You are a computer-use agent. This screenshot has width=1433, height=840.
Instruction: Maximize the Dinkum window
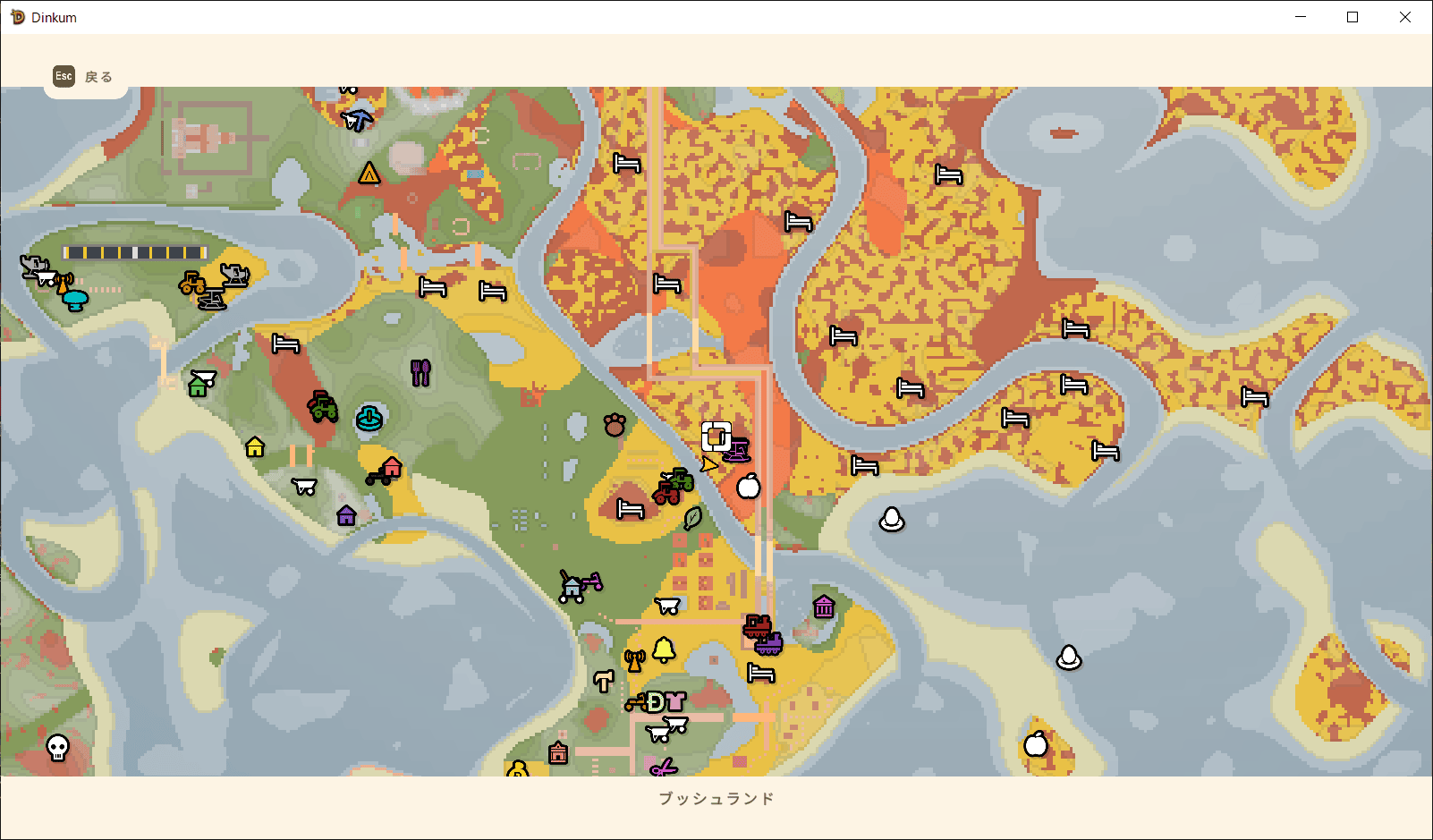pos(1352,17)
